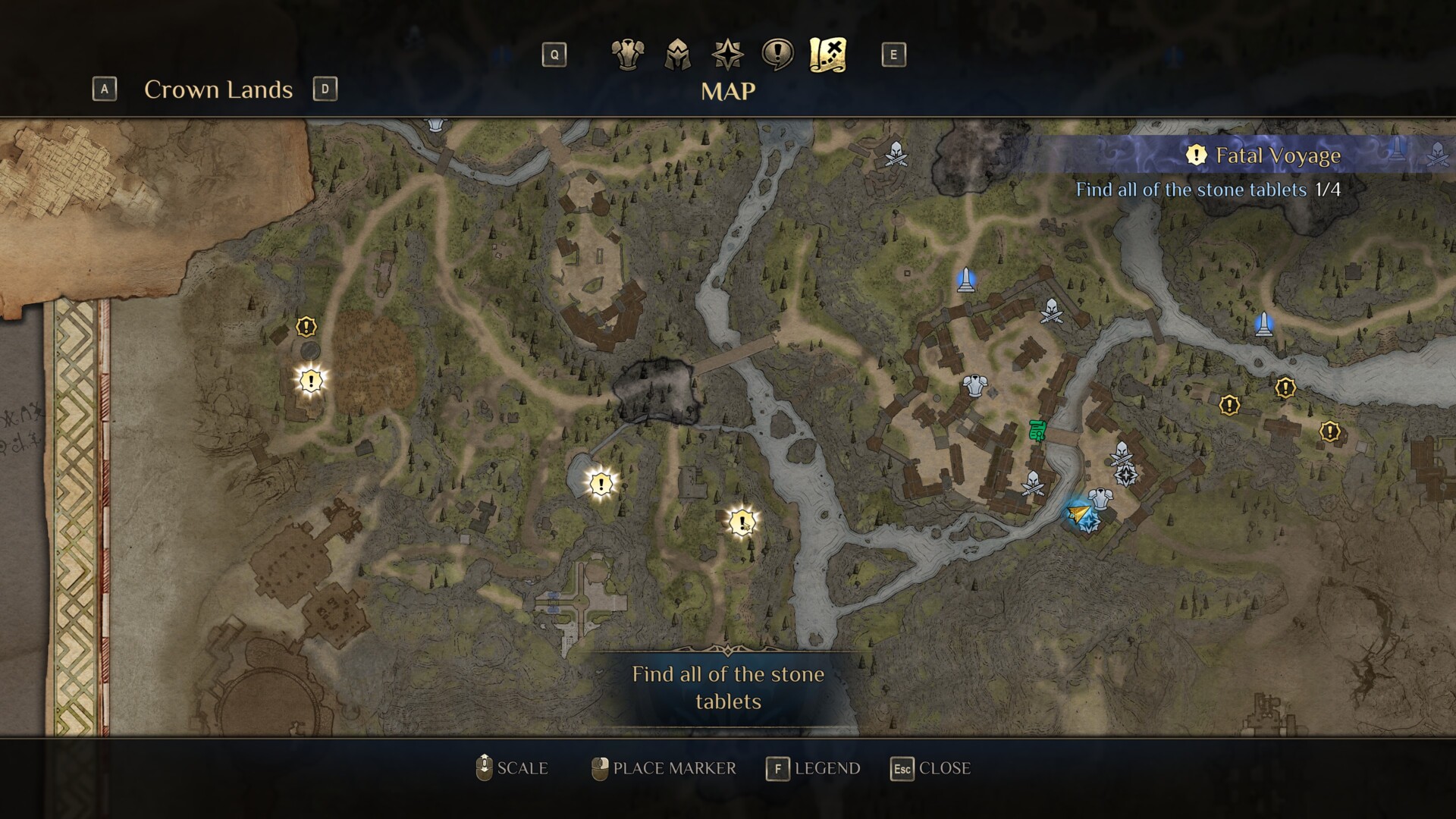Switch to the helmet character tab
The width and height of the screenshot is (1456, 819).
pyautogui.click(x=677, y=55)
